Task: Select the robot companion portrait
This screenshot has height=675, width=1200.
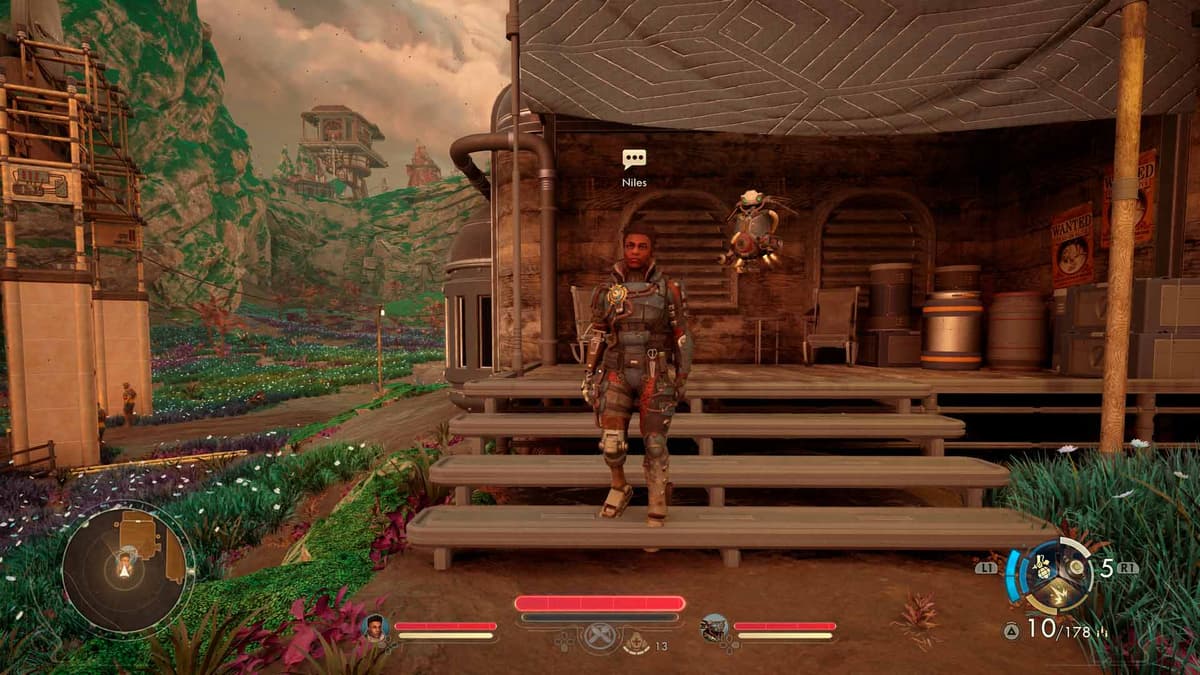Action: (x=714, y=627)
